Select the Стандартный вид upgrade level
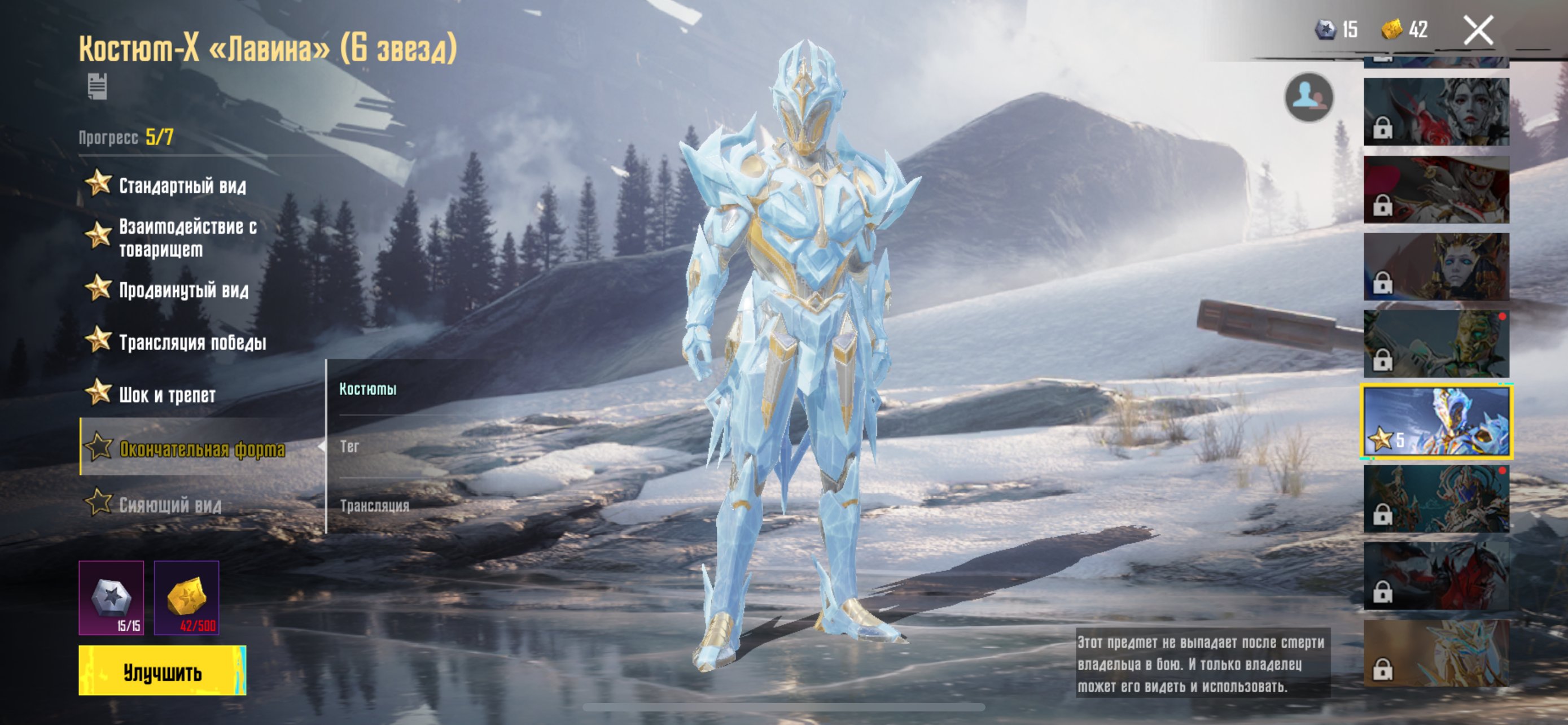Screen dimensions: 1568x725 (x=182, y=185)
